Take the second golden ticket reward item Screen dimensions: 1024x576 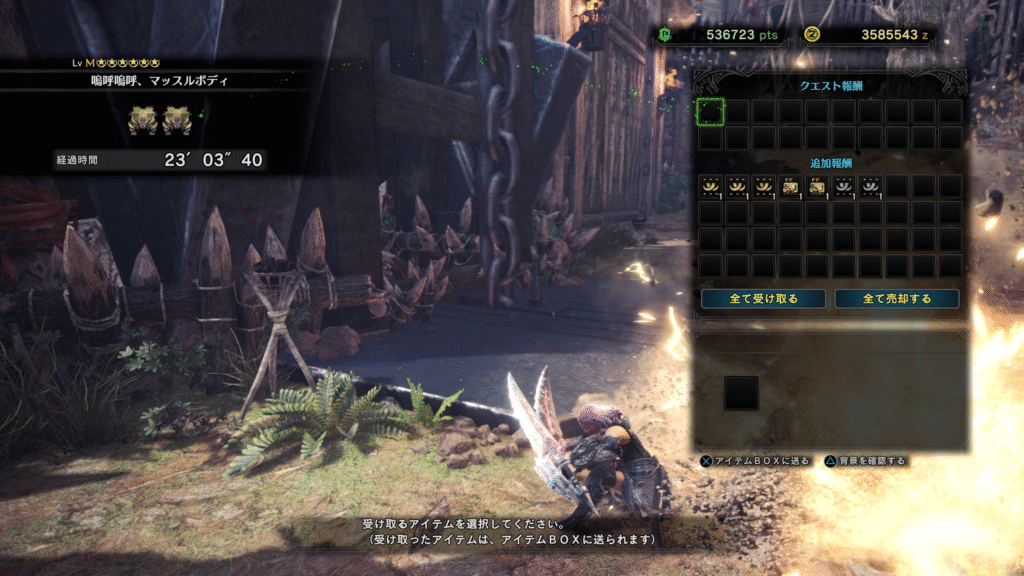[x=816, y=186]
